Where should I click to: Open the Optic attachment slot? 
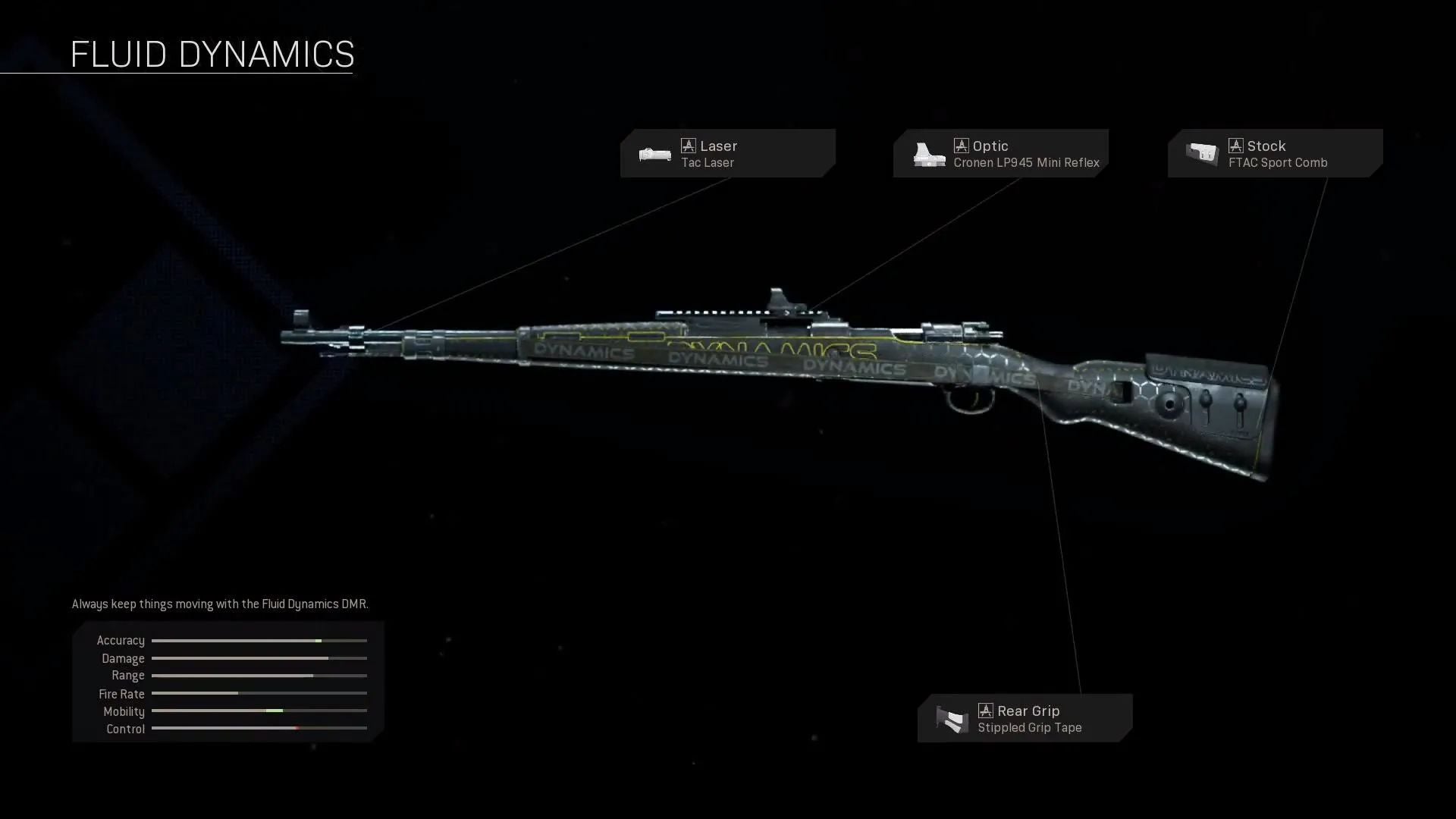pos(1001,153)
